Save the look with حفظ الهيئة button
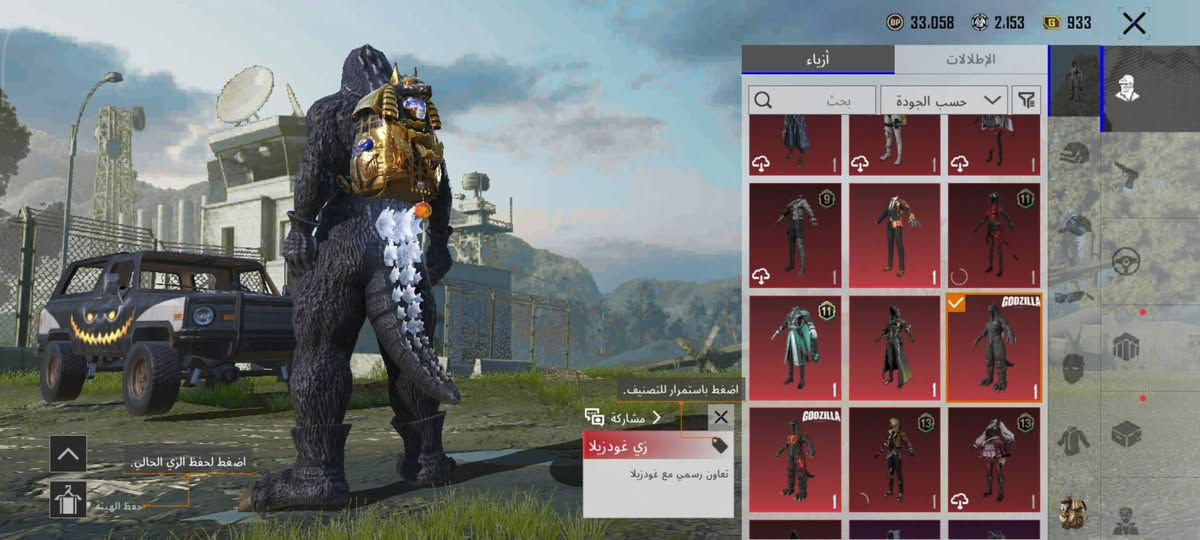 [x=68, y=498]
